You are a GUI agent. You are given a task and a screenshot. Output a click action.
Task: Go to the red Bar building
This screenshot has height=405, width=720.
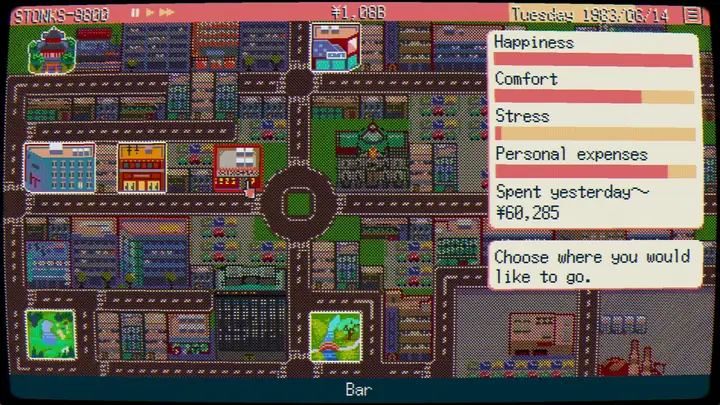pyautogui.click(x=237, y=167)
